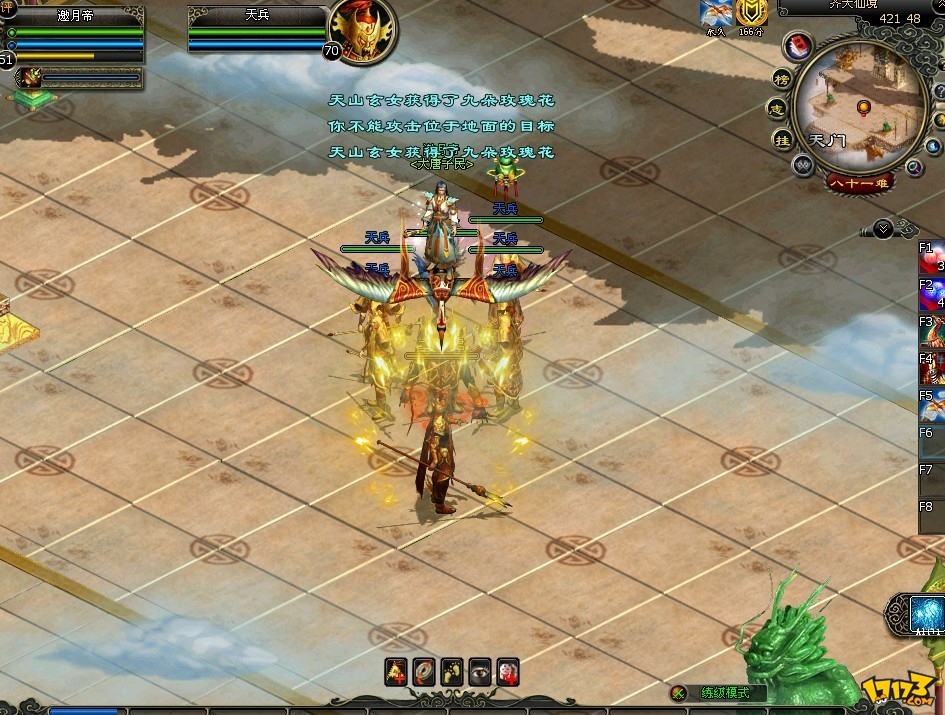Click the magnifier icon below the minimap
The image size is (945, 715).
pos(914,168)
